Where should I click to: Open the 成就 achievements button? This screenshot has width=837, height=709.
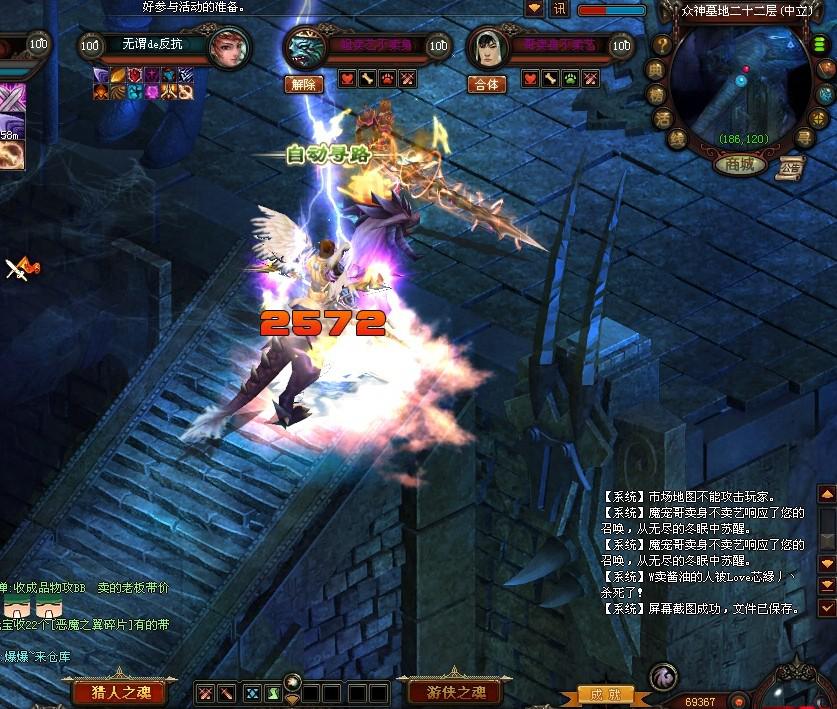coord(606,694)
